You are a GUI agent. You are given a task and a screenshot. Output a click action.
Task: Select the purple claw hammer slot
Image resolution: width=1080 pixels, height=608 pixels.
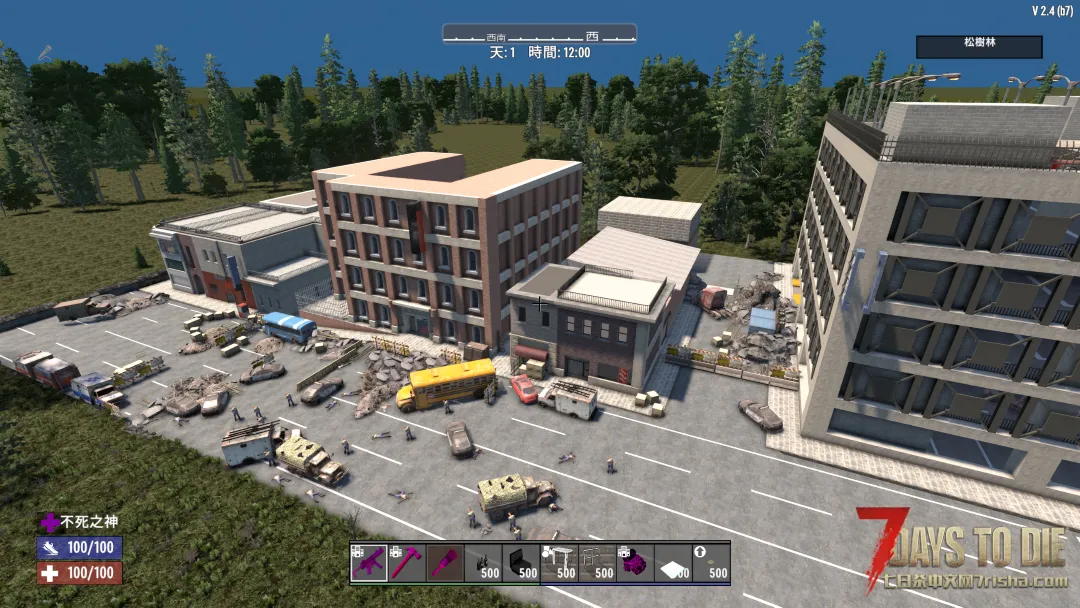tap(407, 563)
